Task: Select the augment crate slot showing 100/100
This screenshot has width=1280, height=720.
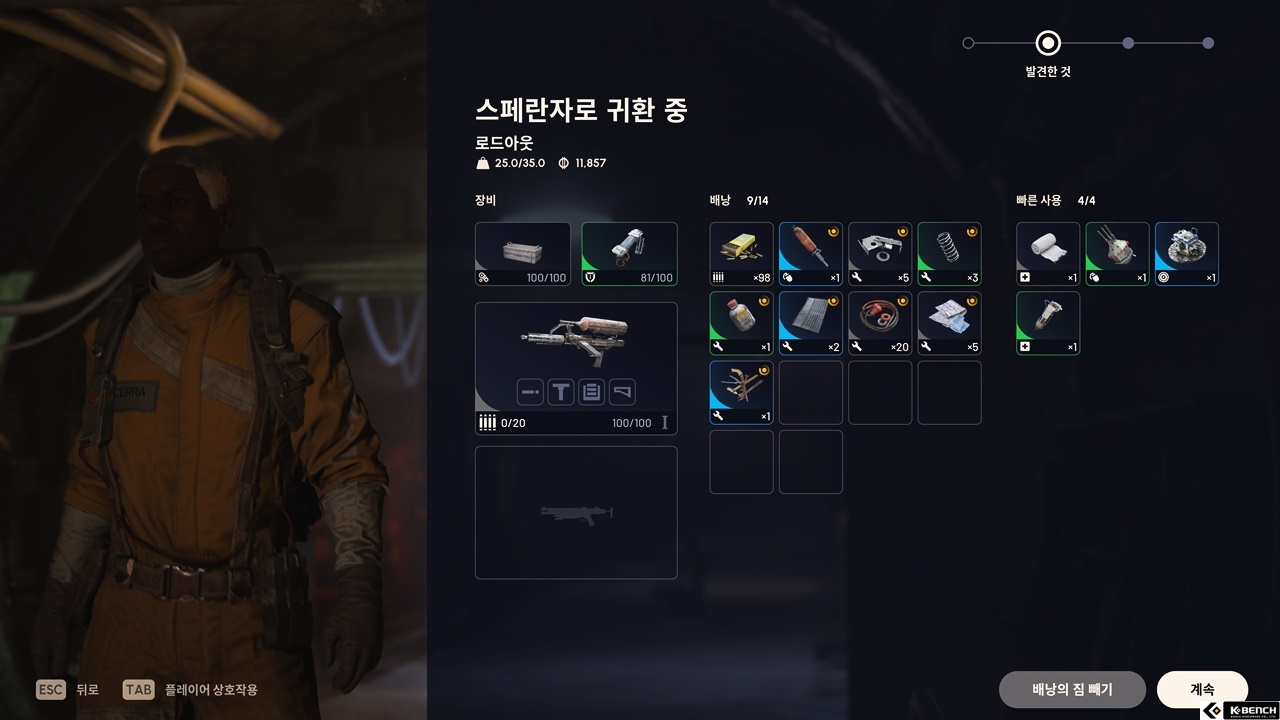Action: pyautogui.click(x=523, y=254)
